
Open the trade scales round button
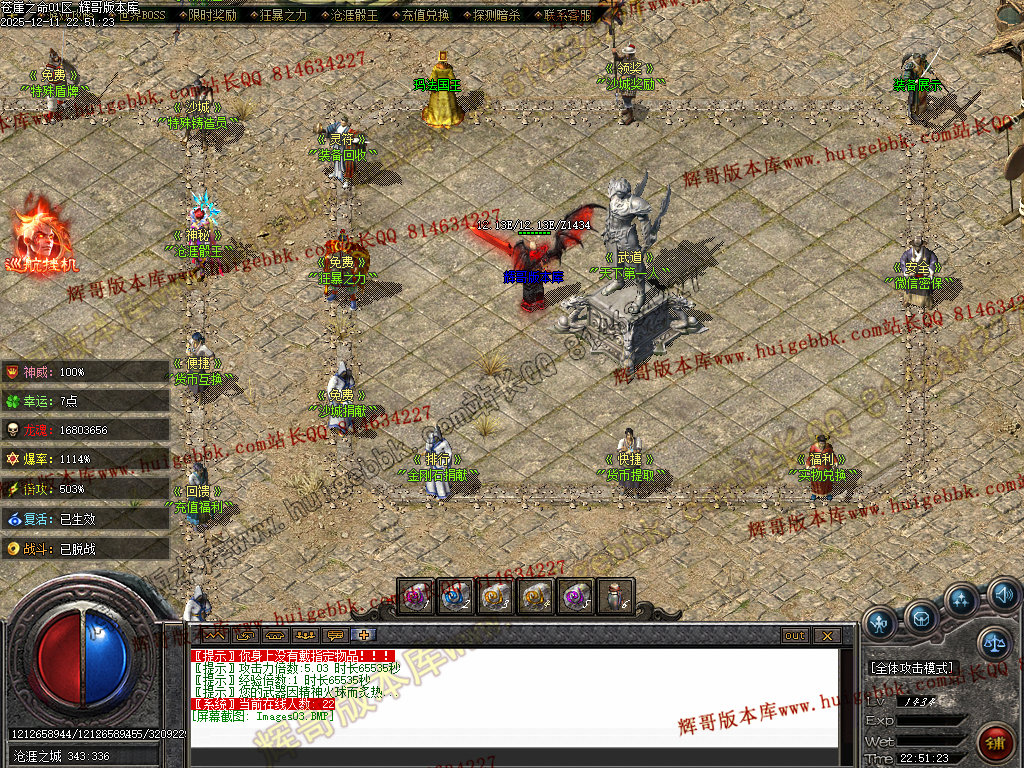click(x=993, y=644)
